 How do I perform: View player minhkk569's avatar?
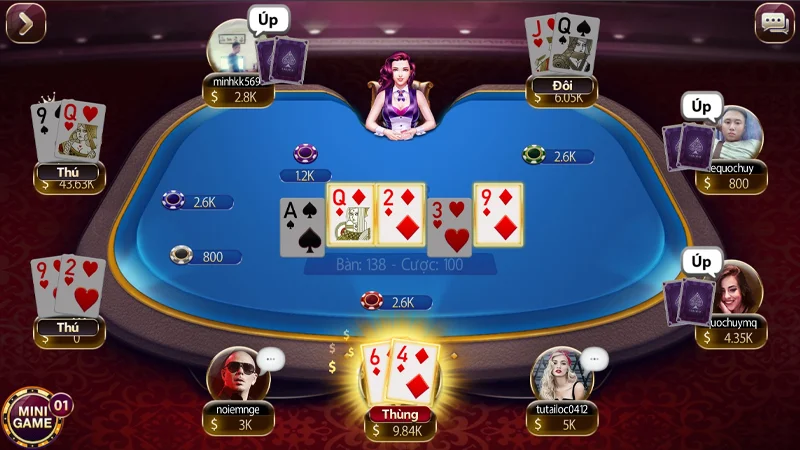coord(231,46)
